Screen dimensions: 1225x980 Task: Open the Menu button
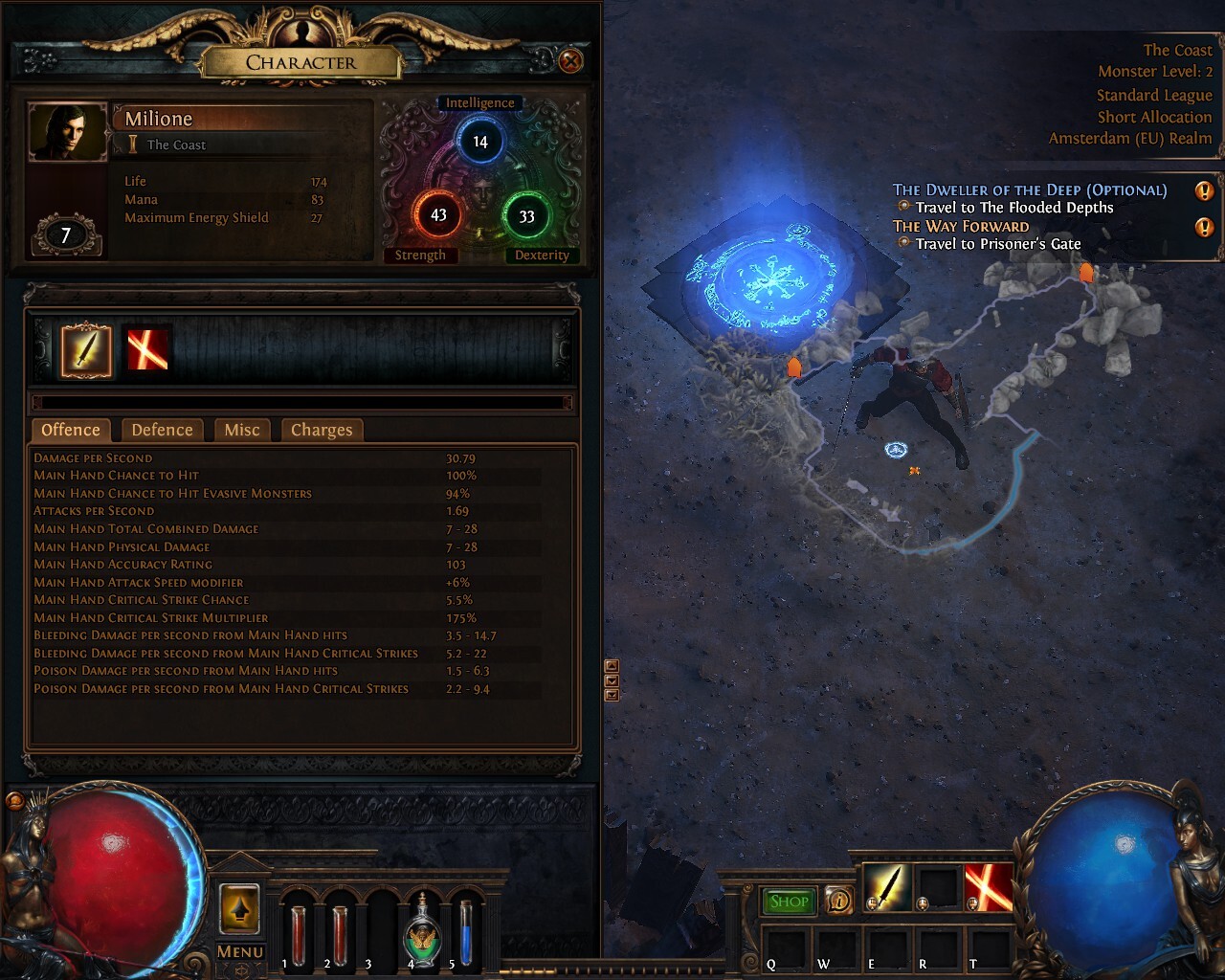[x=239, y=951]
